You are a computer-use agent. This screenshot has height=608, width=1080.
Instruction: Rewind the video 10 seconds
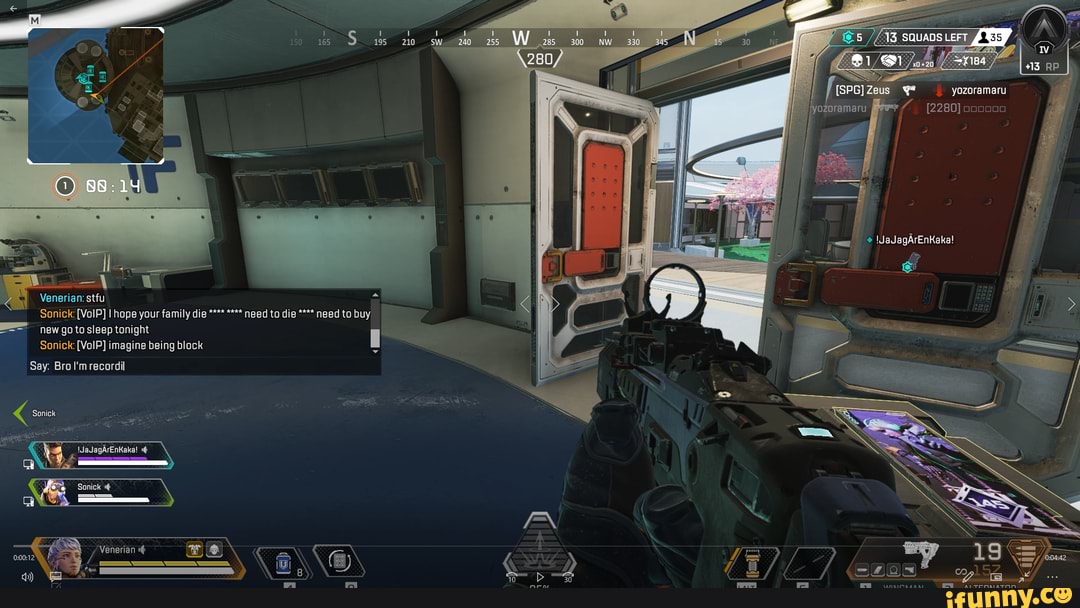pyautogui.click(x=512, y=578)
